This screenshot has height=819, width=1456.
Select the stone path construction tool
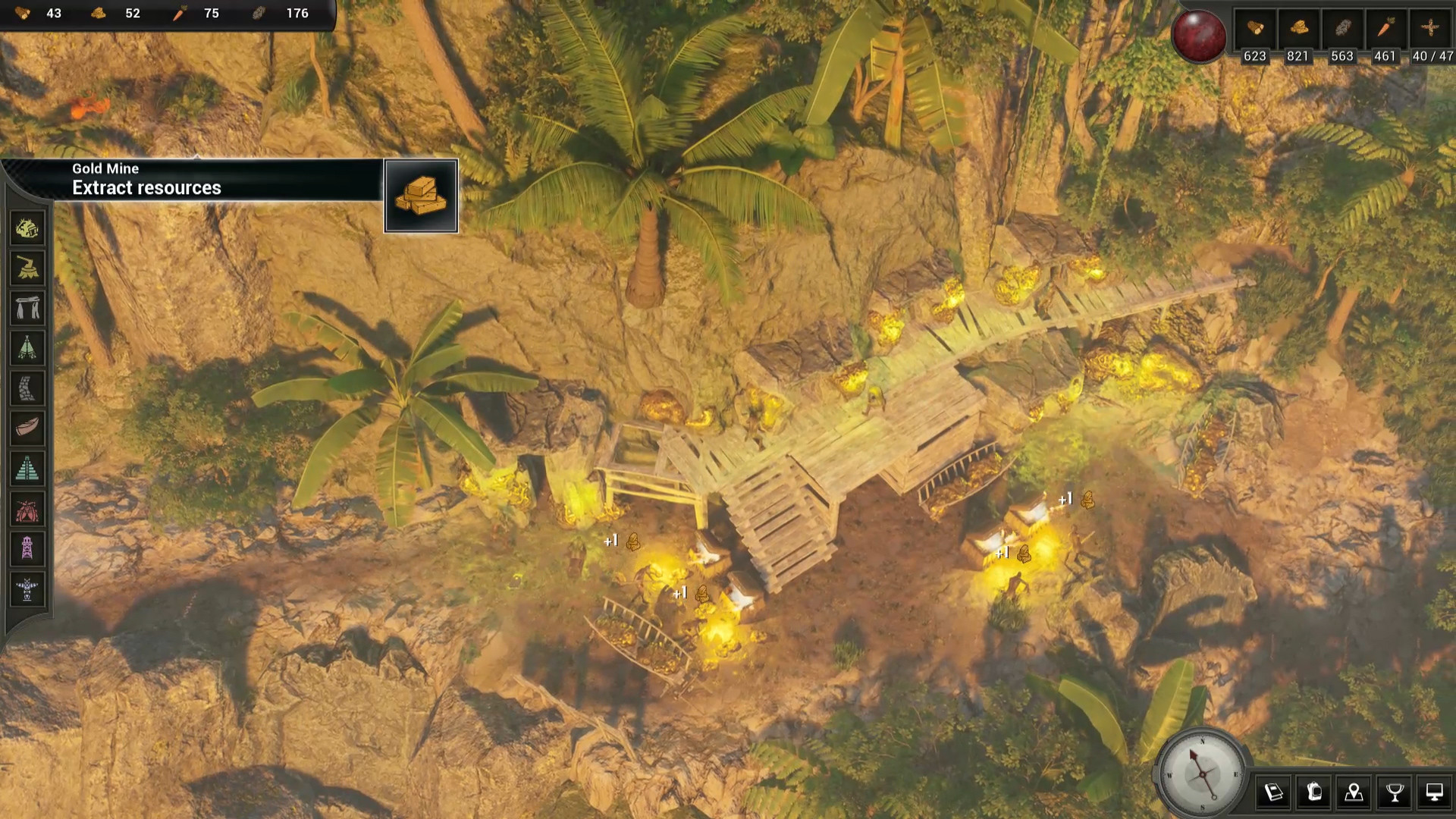coord(27,388)
